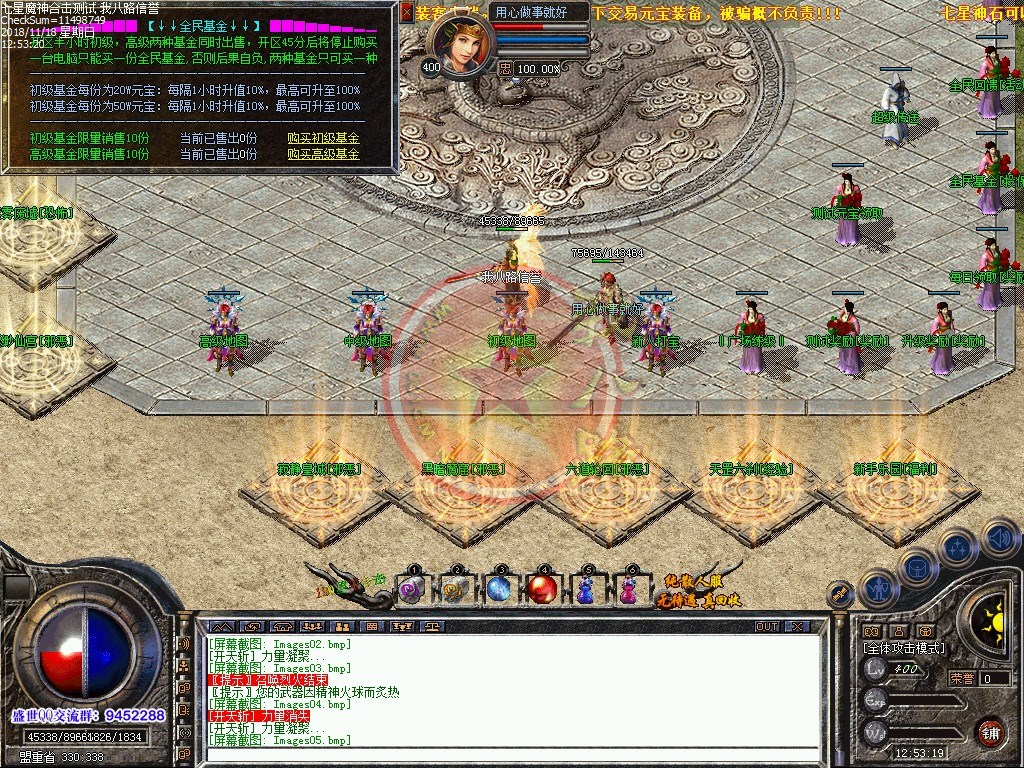Viewport: 1024px width, 768px height.
Task: Close the chat panel with the X button
Action: [797, 626]
